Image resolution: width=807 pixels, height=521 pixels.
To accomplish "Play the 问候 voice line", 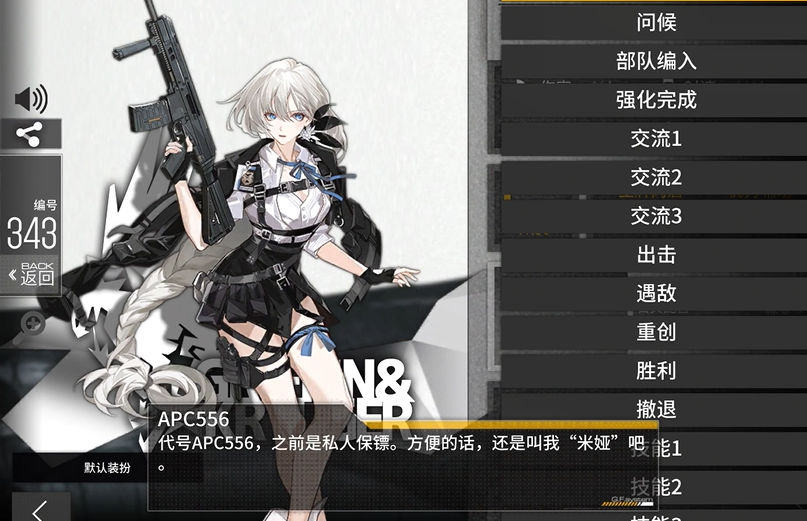I will click(x=655, y=22).
